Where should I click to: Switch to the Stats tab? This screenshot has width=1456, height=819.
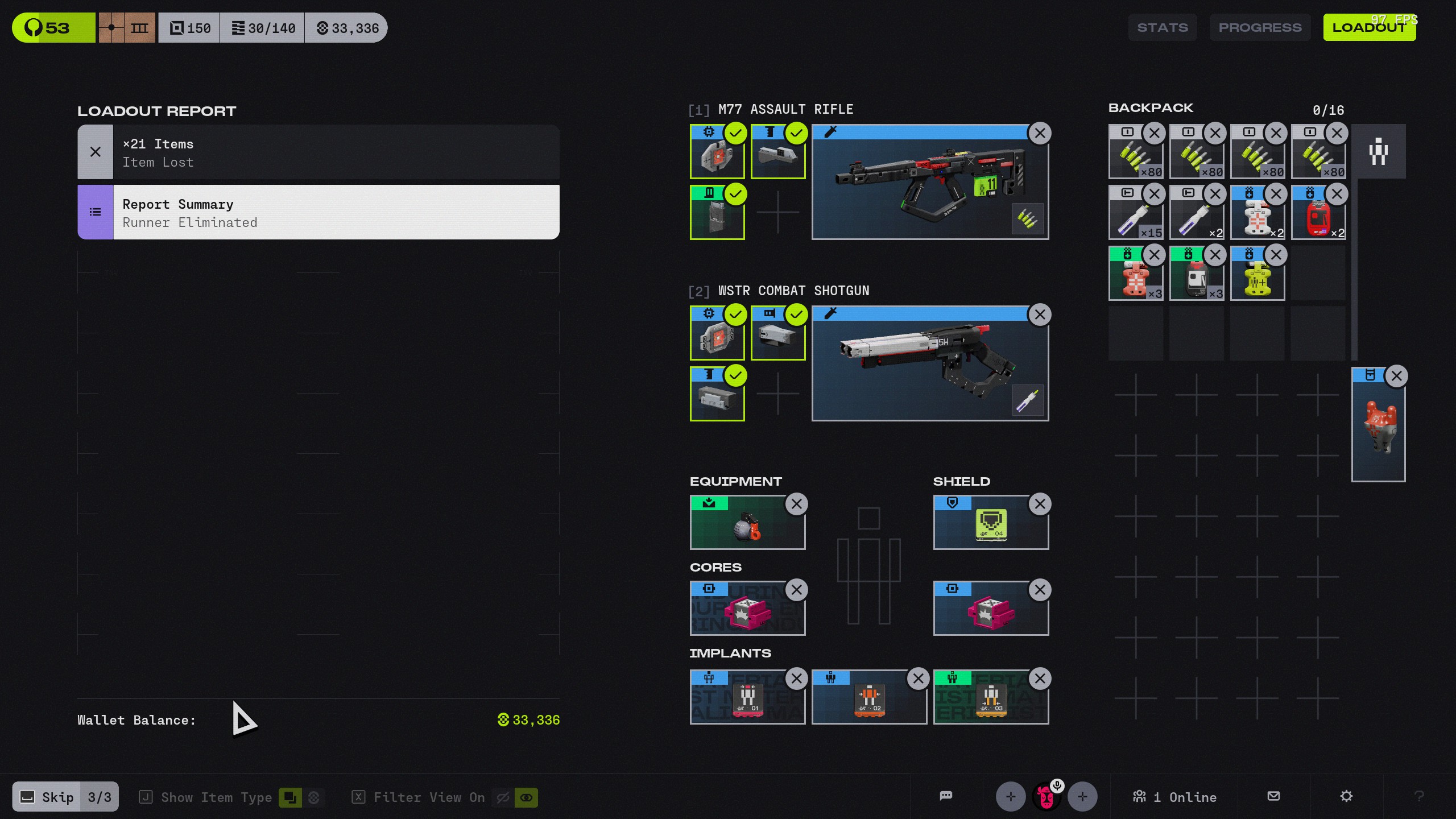1162,27
